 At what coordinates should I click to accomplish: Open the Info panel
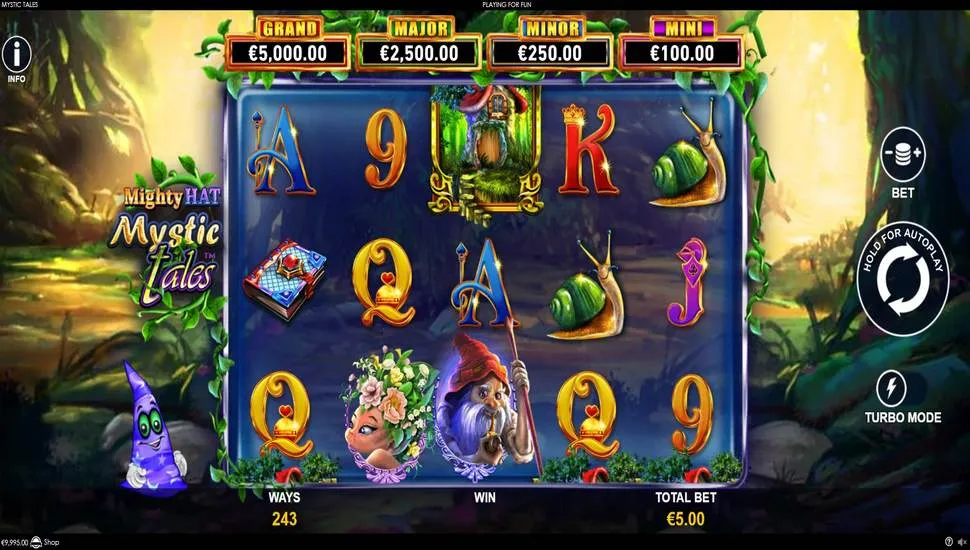[16, 55]
